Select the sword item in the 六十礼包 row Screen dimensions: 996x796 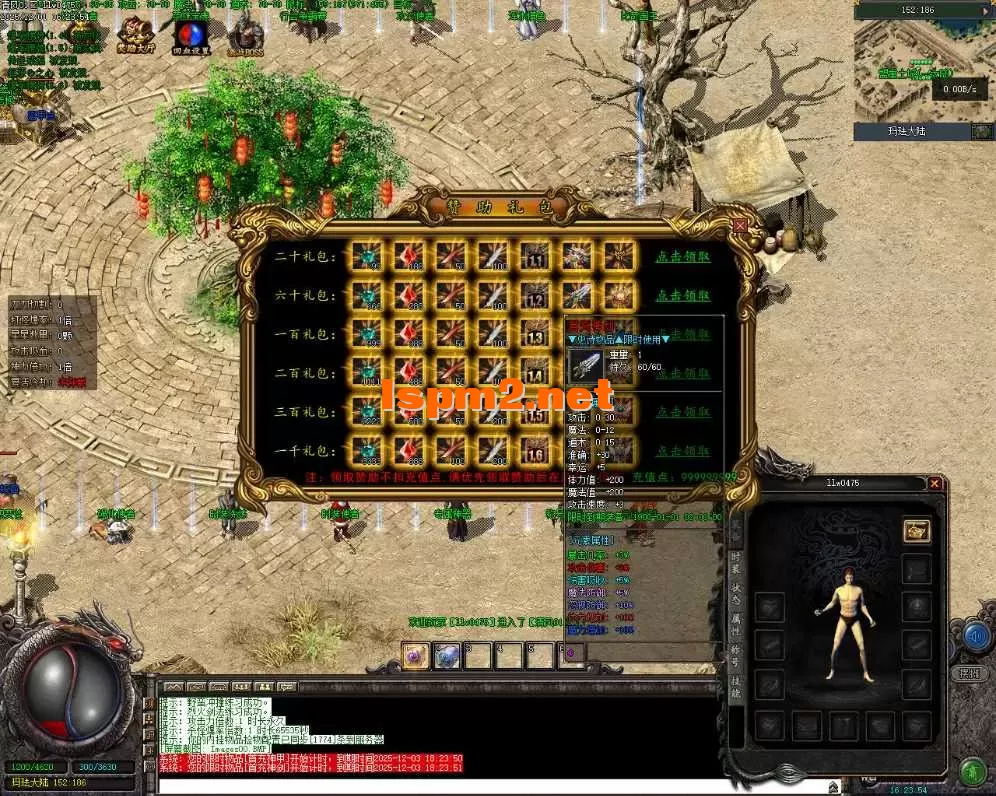point(576,295)
